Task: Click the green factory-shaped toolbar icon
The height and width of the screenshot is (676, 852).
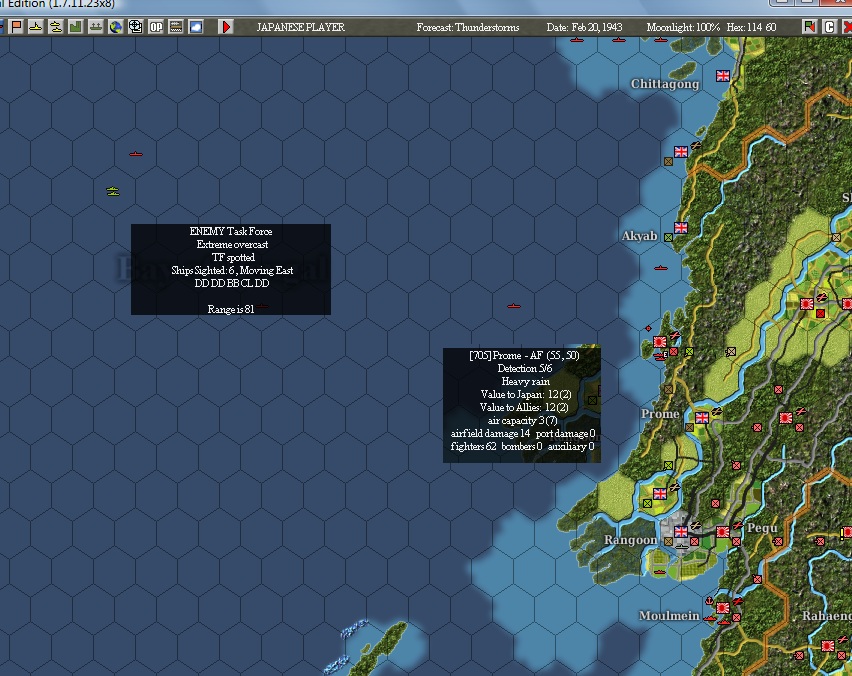Action: click(75, 27)
